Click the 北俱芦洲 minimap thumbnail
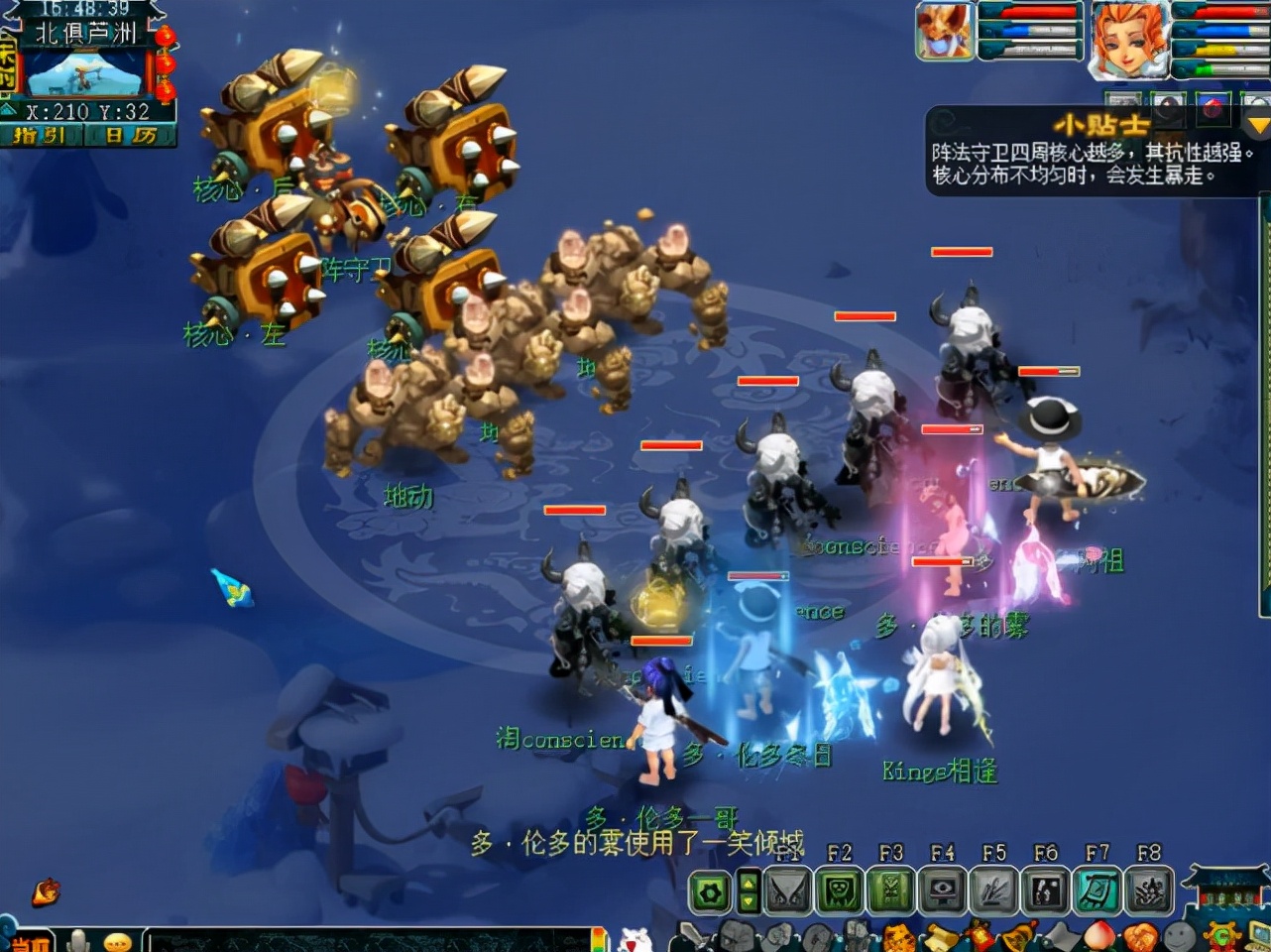Screen dimensions: 1271x952 pyautogui.click(x=85, y=73)
